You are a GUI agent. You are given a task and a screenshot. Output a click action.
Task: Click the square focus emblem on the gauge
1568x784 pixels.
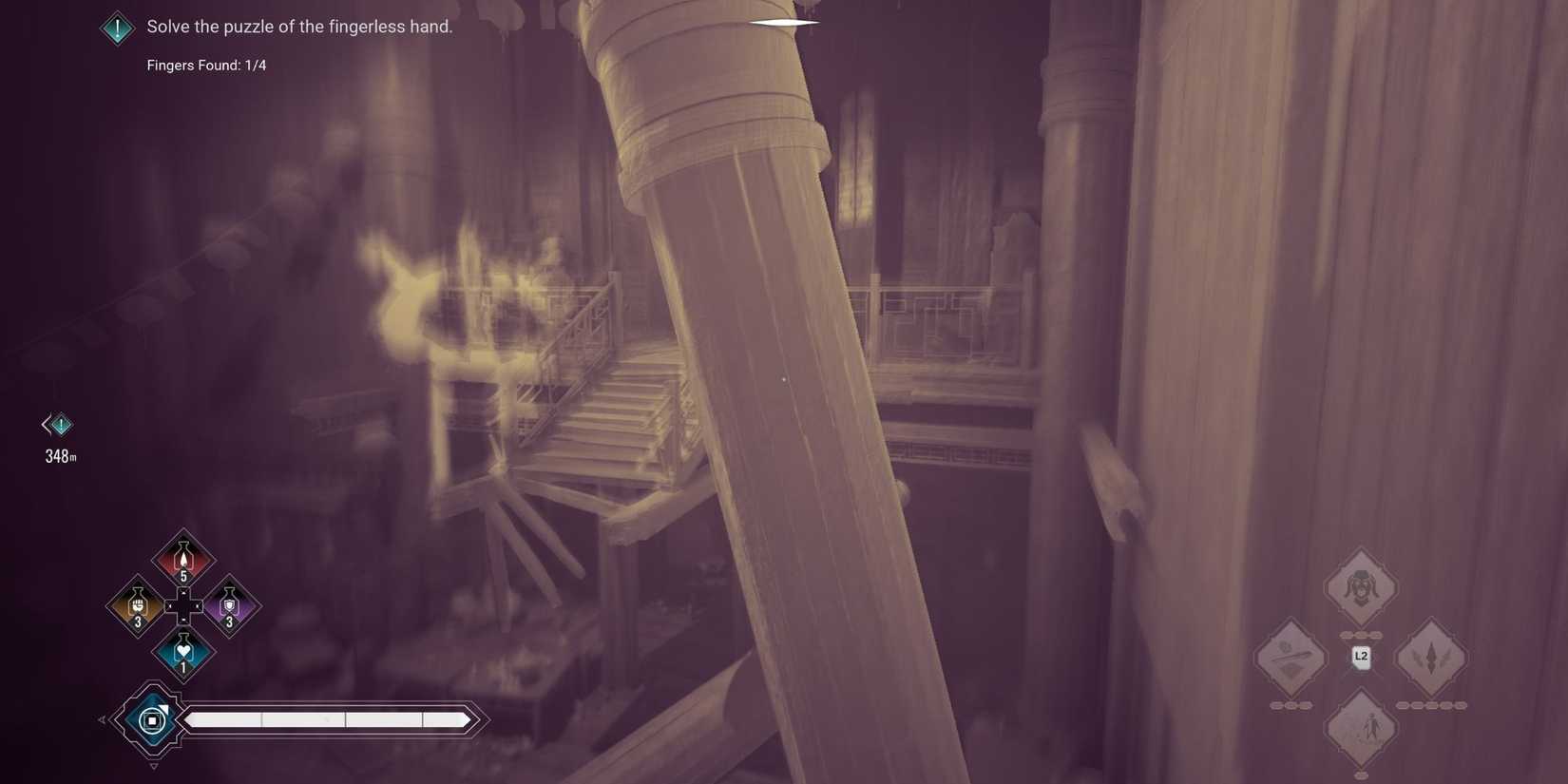pyautogui.click(x=150, y=720)
